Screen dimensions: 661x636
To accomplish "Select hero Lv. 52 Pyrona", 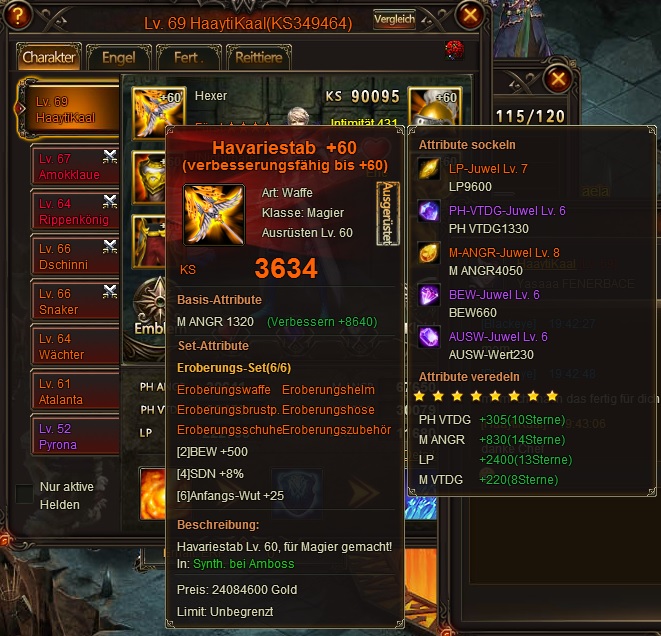I will point(67,436).
